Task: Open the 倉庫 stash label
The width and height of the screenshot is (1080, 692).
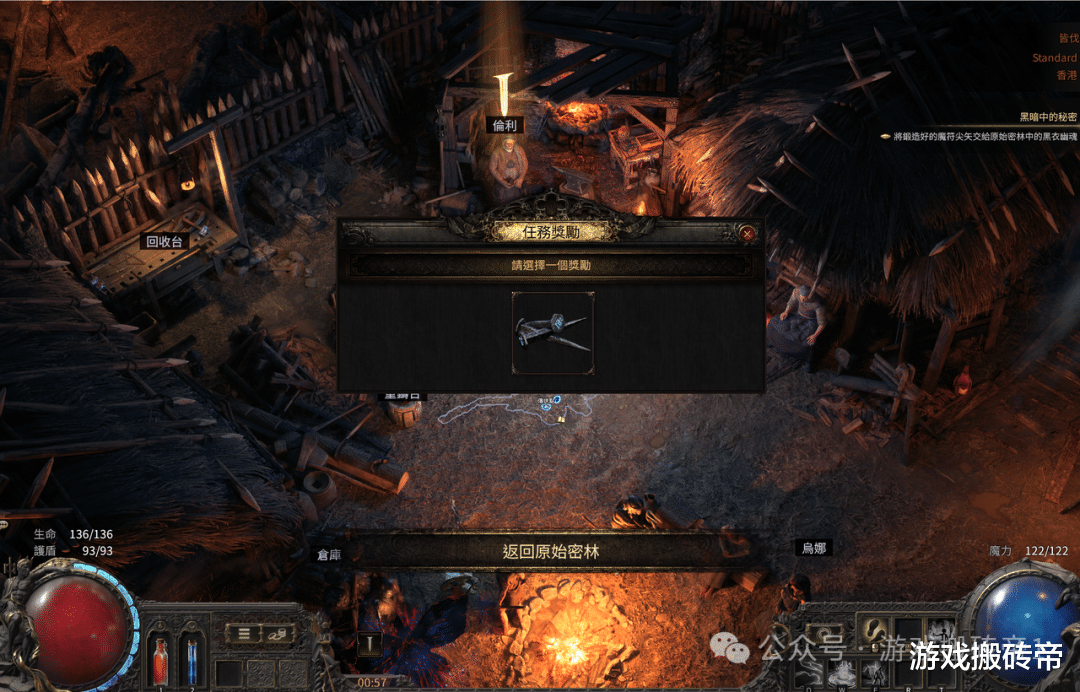Action: click(x=330, y=554)
